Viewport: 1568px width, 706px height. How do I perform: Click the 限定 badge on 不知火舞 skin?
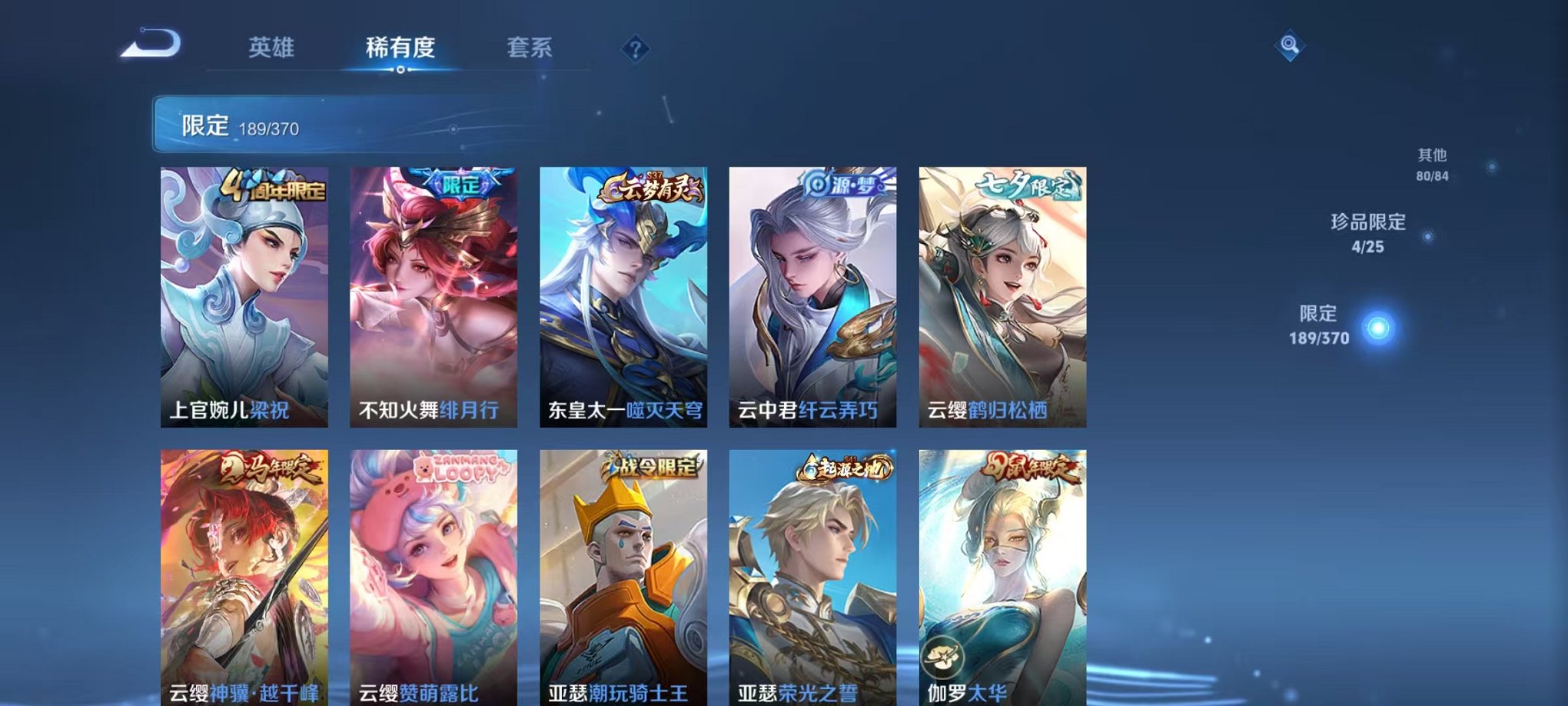(x=458, y=181)
